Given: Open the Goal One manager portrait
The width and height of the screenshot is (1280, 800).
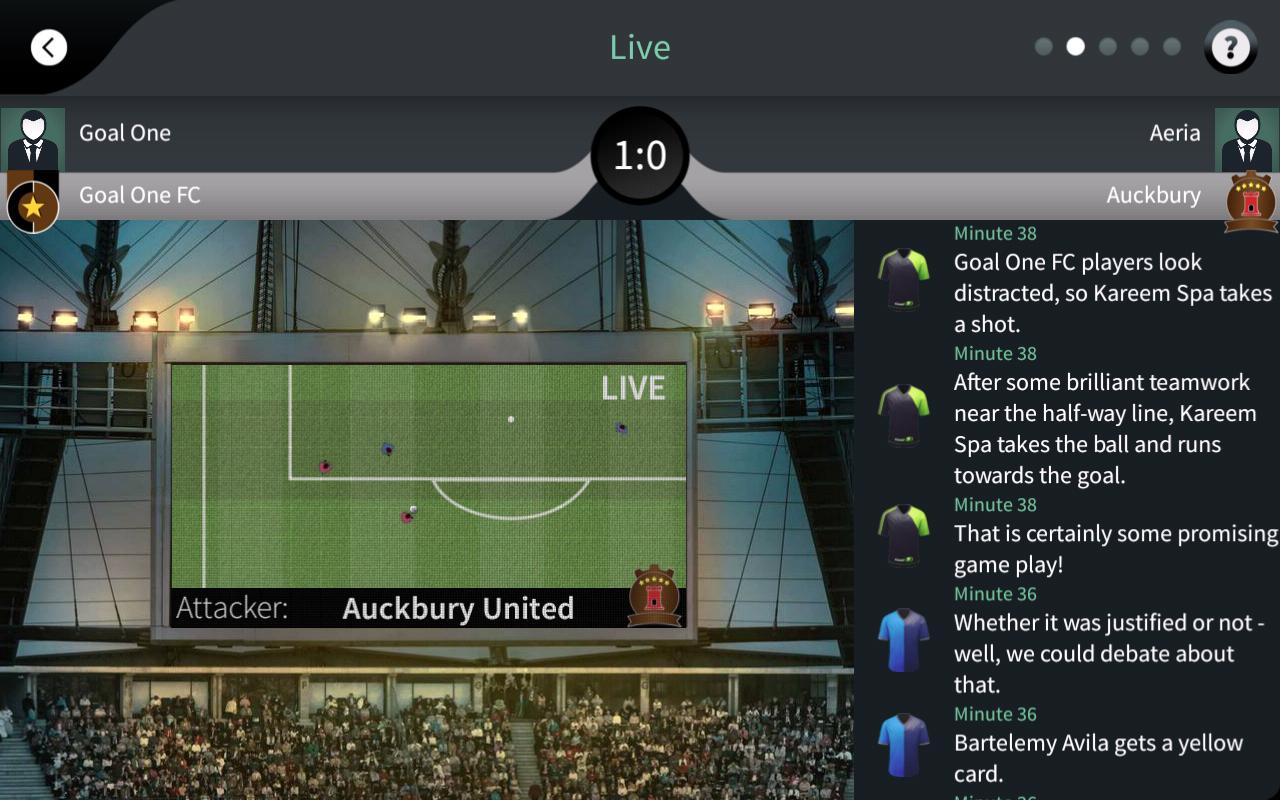Looking at the screenshot, I should point(33,139).
